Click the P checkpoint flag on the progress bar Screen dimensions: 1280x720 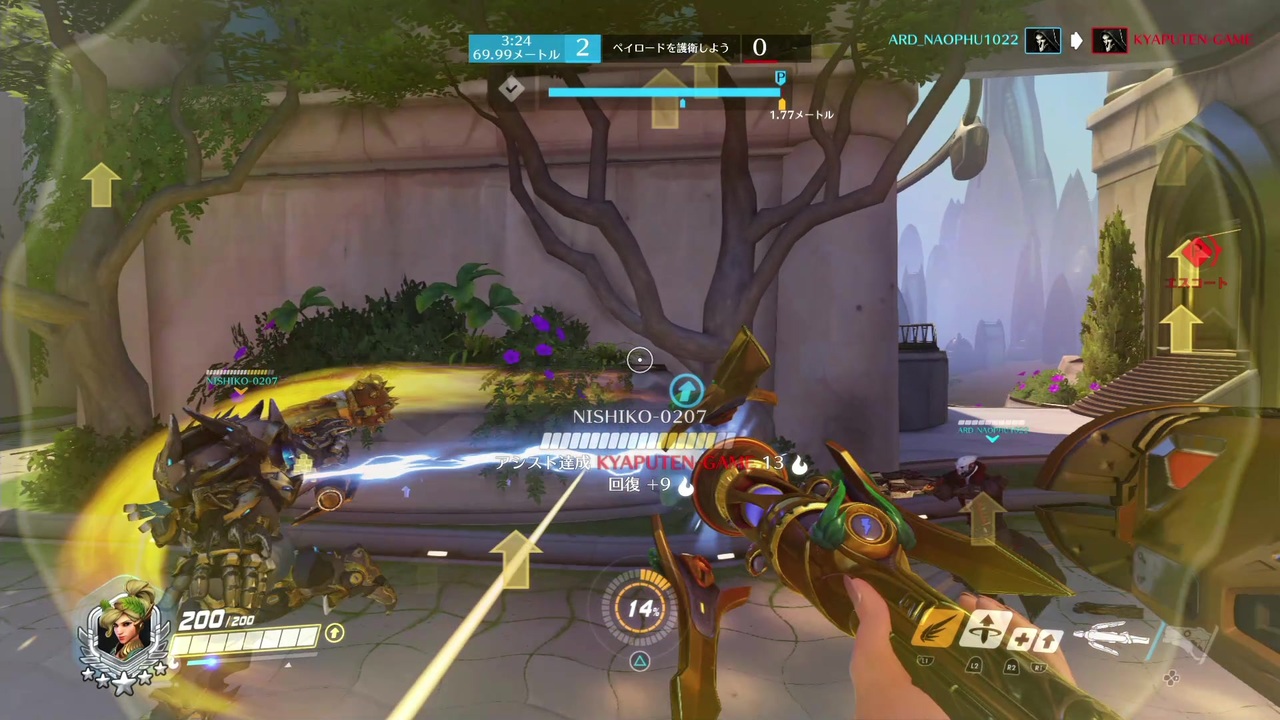(780, 78)
